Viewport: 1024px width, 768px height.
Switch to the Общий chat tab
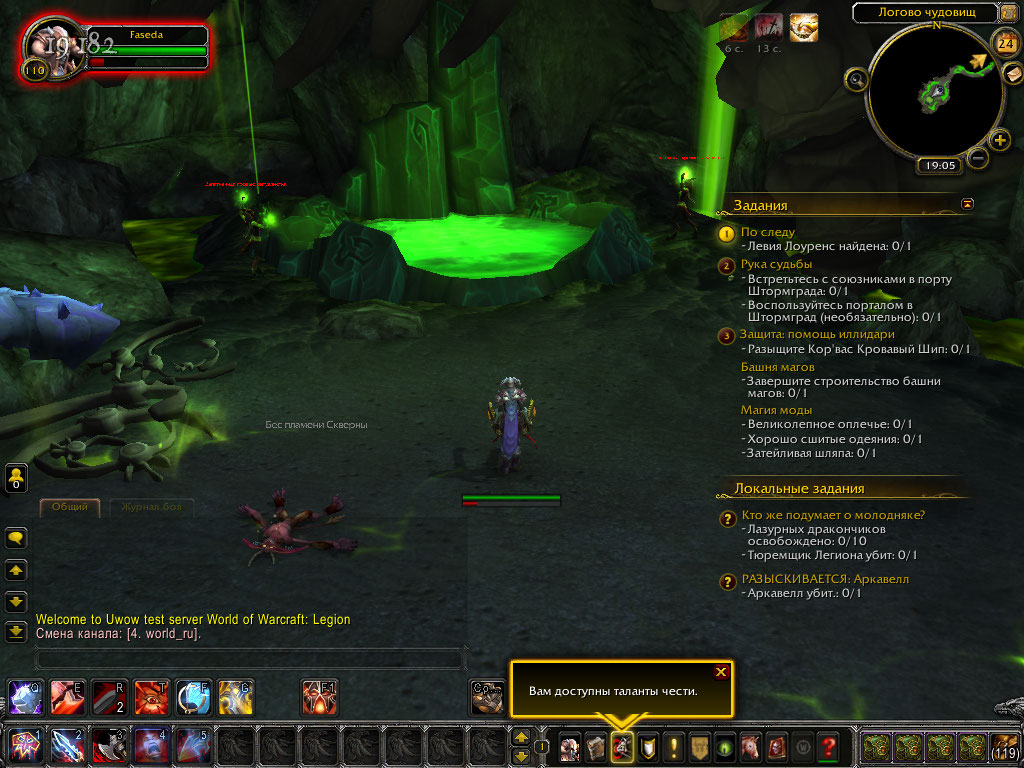pyautogui.click(x=70, y=507)
